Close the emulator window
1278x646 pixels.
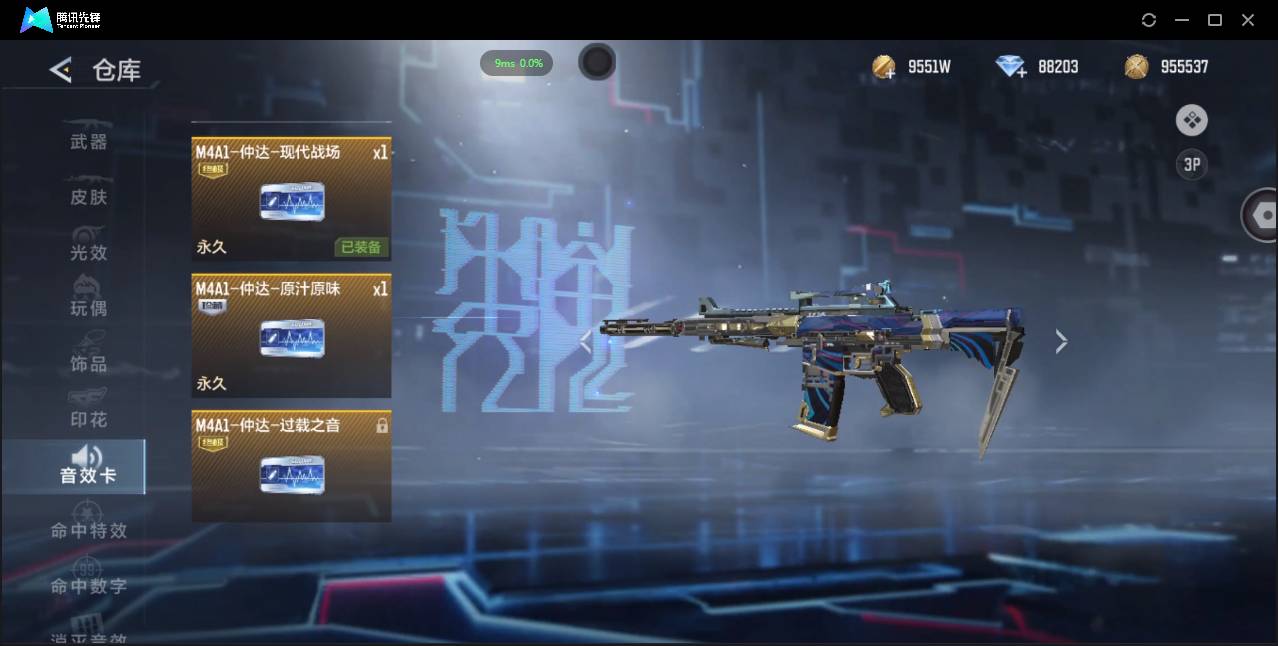point(1248,20)
